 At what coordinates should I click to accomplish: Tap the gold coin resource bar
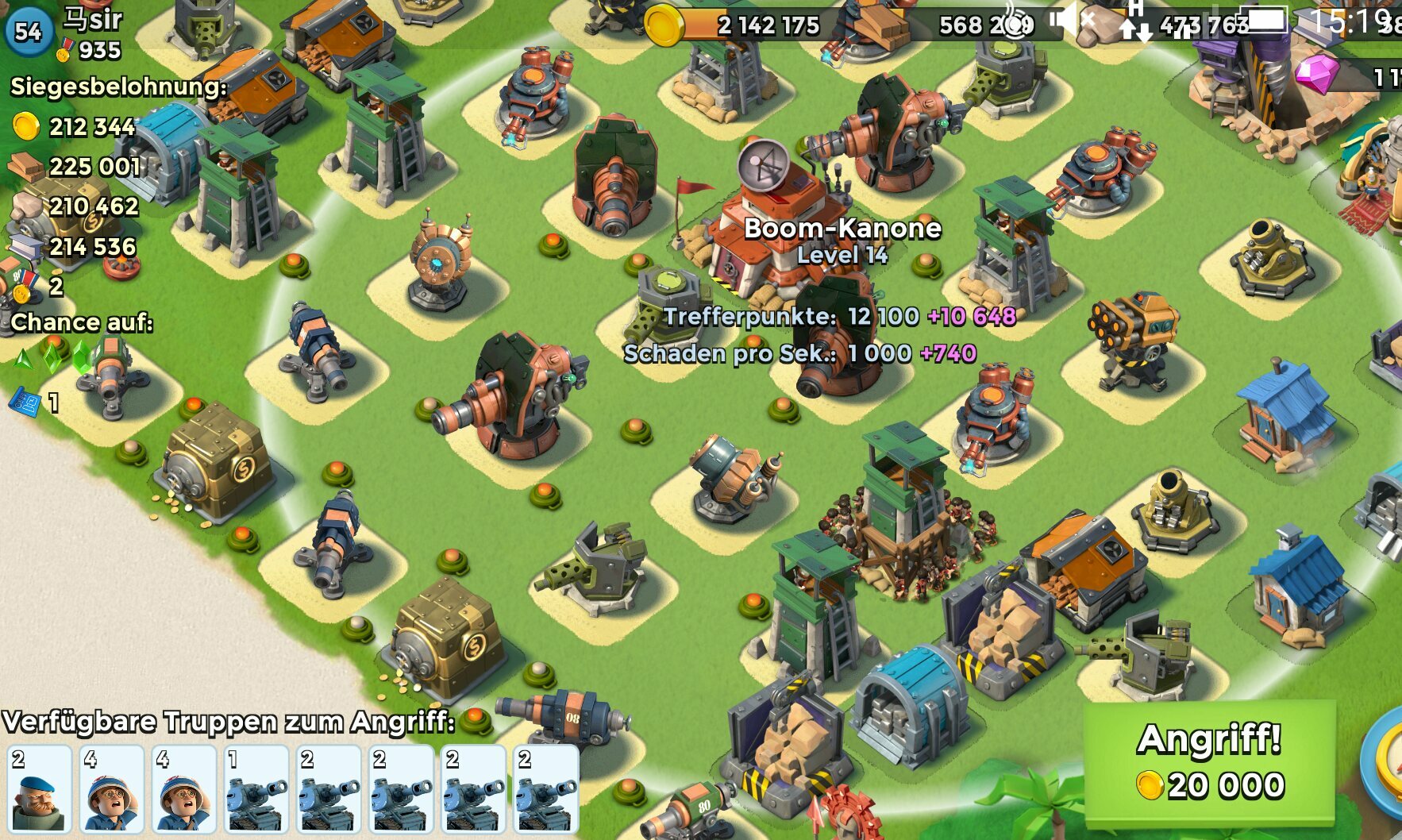tap(738, 25)
